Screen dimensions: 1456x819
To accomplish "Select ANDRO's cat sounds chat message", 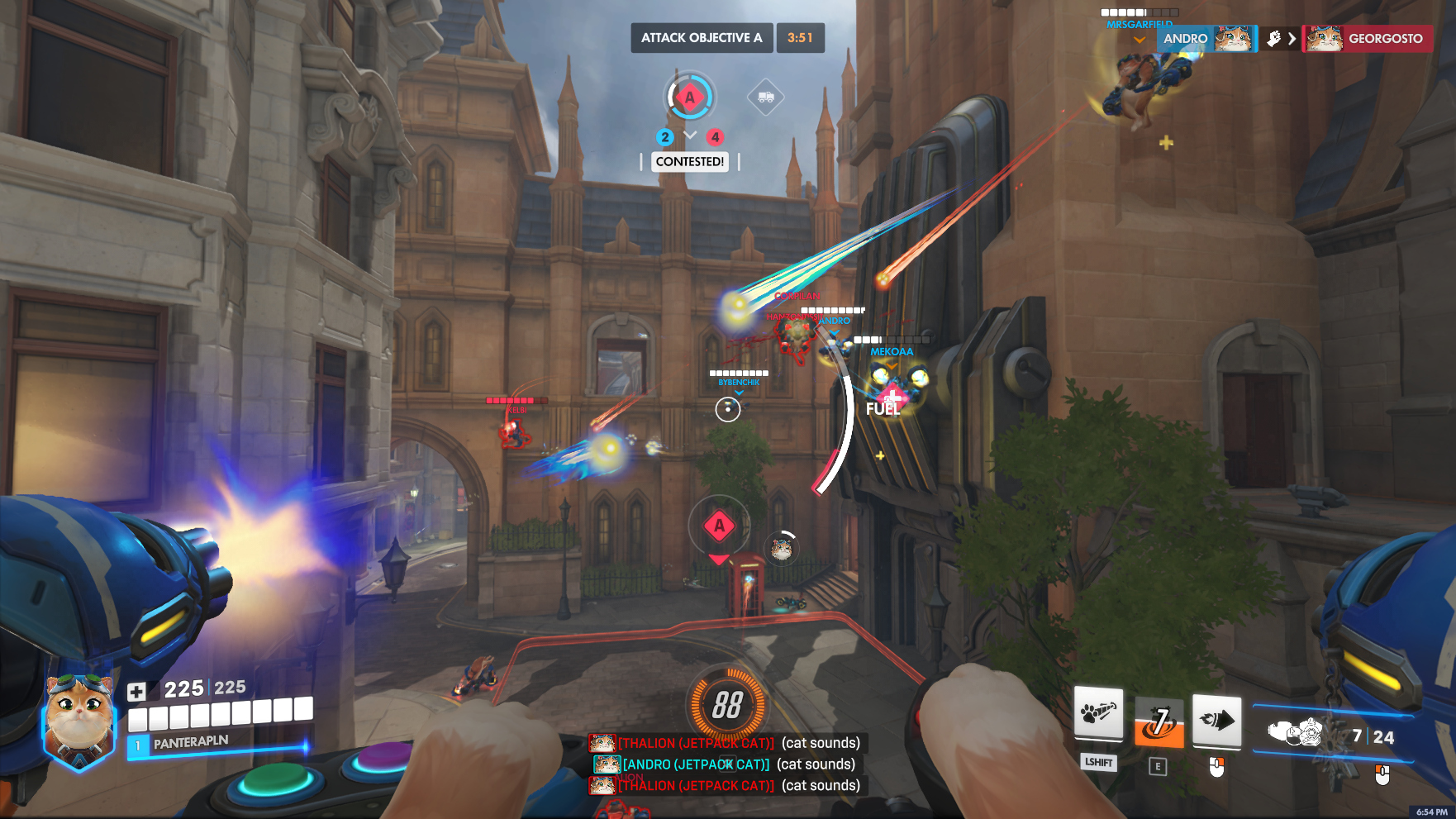I will [725, 764].
